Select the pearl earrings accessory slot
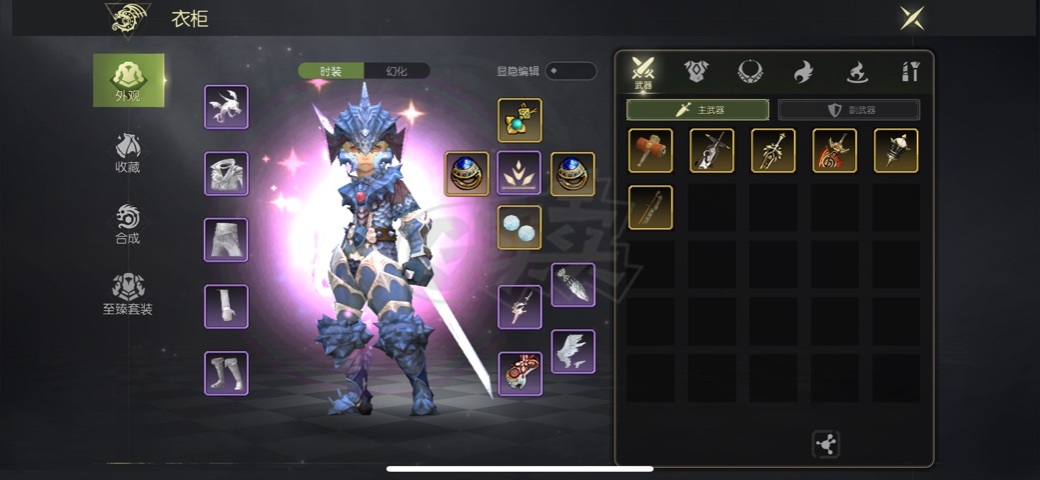The width and height of the screenshot is (1040, 480). [x=519, y=227]
